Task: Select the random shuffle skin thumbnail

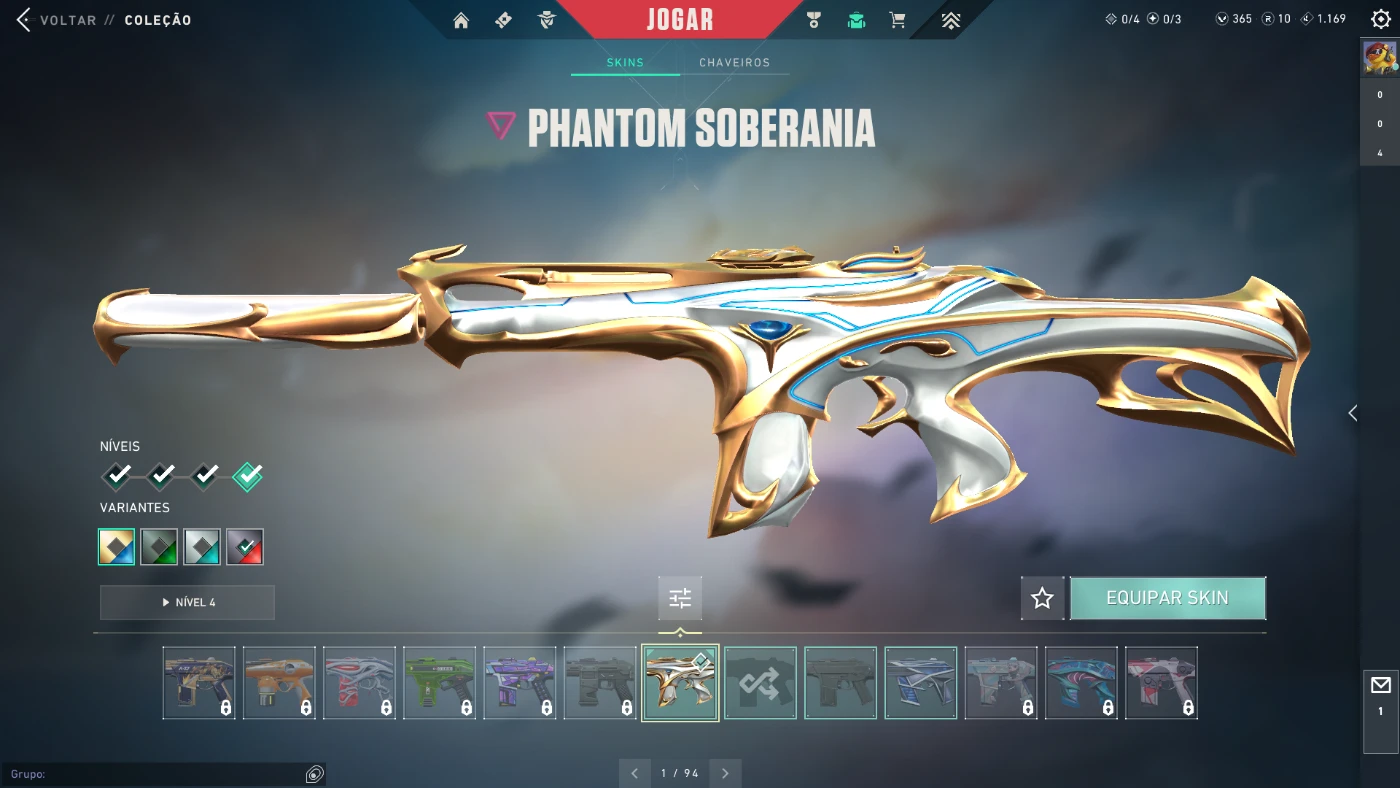Action: point(760,683)
